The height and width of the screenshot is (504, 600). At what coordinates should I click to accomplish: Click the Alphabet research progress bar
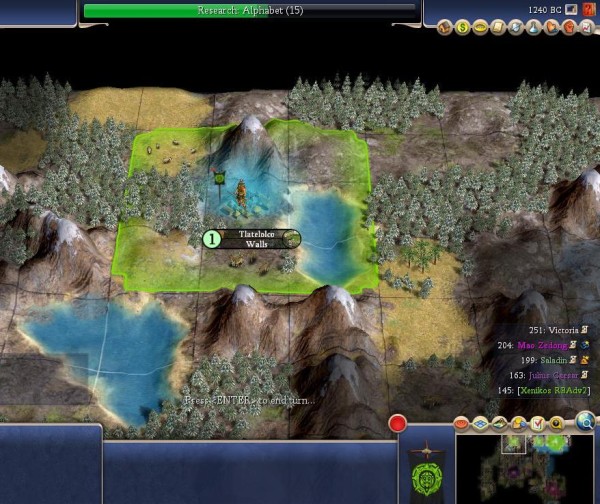click(x=250, y=11)
